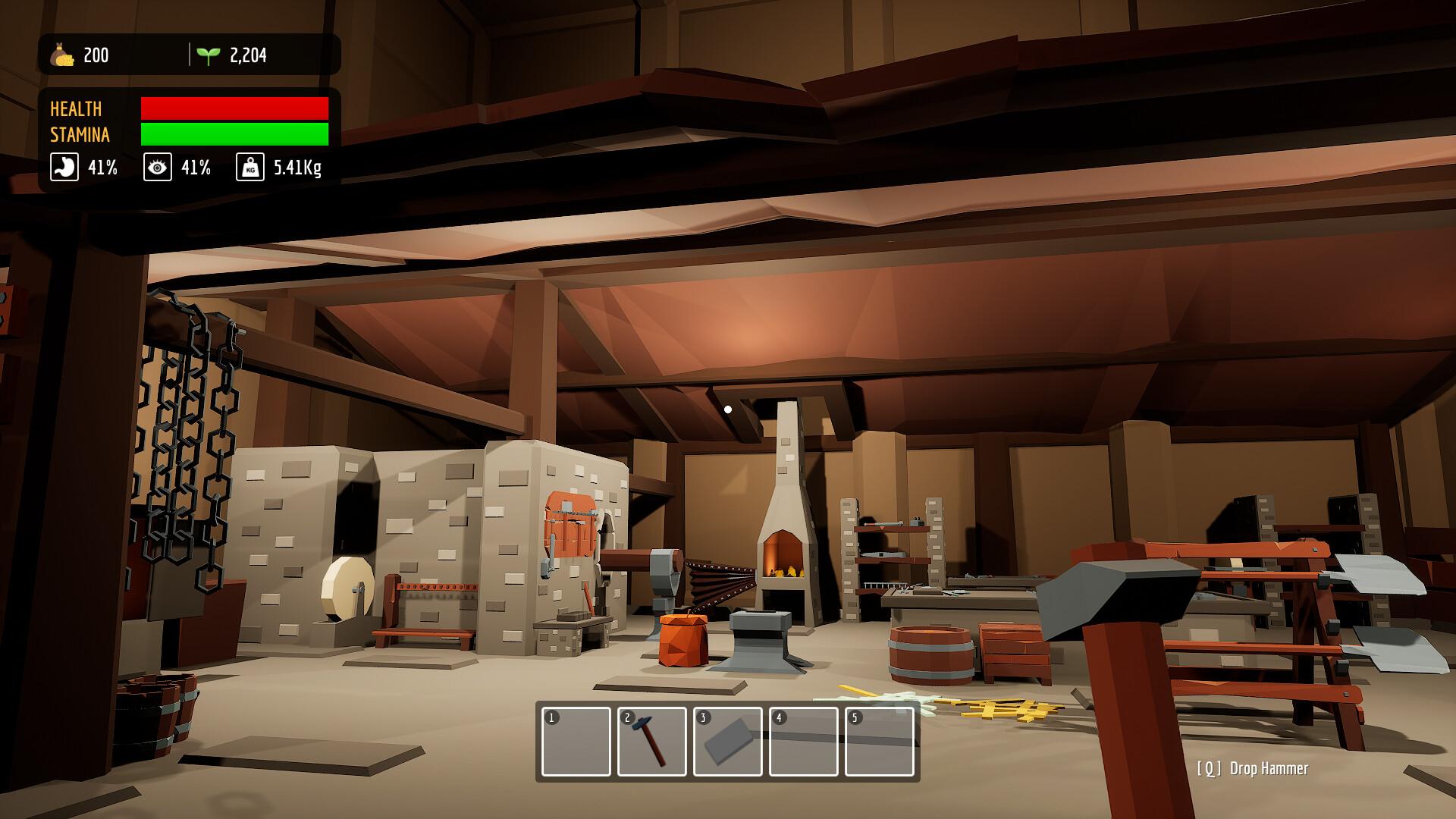Click the money bag coin icon
The height and width of the screenshot is (819, 1456).
64,55
